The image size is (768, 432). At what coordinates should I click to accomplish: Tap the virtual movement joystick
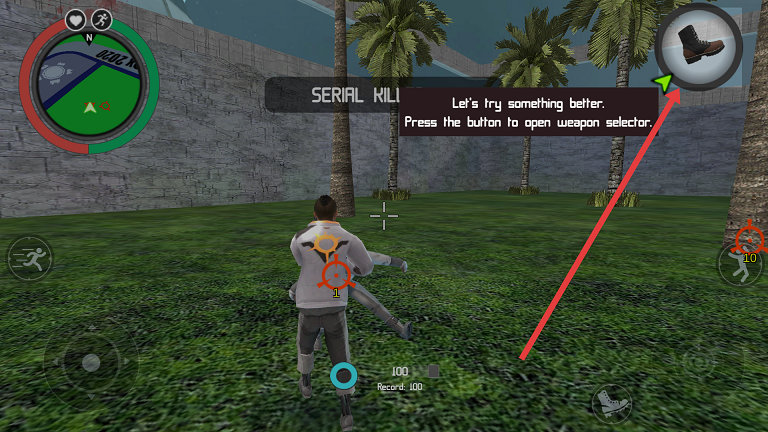[90, 362]
